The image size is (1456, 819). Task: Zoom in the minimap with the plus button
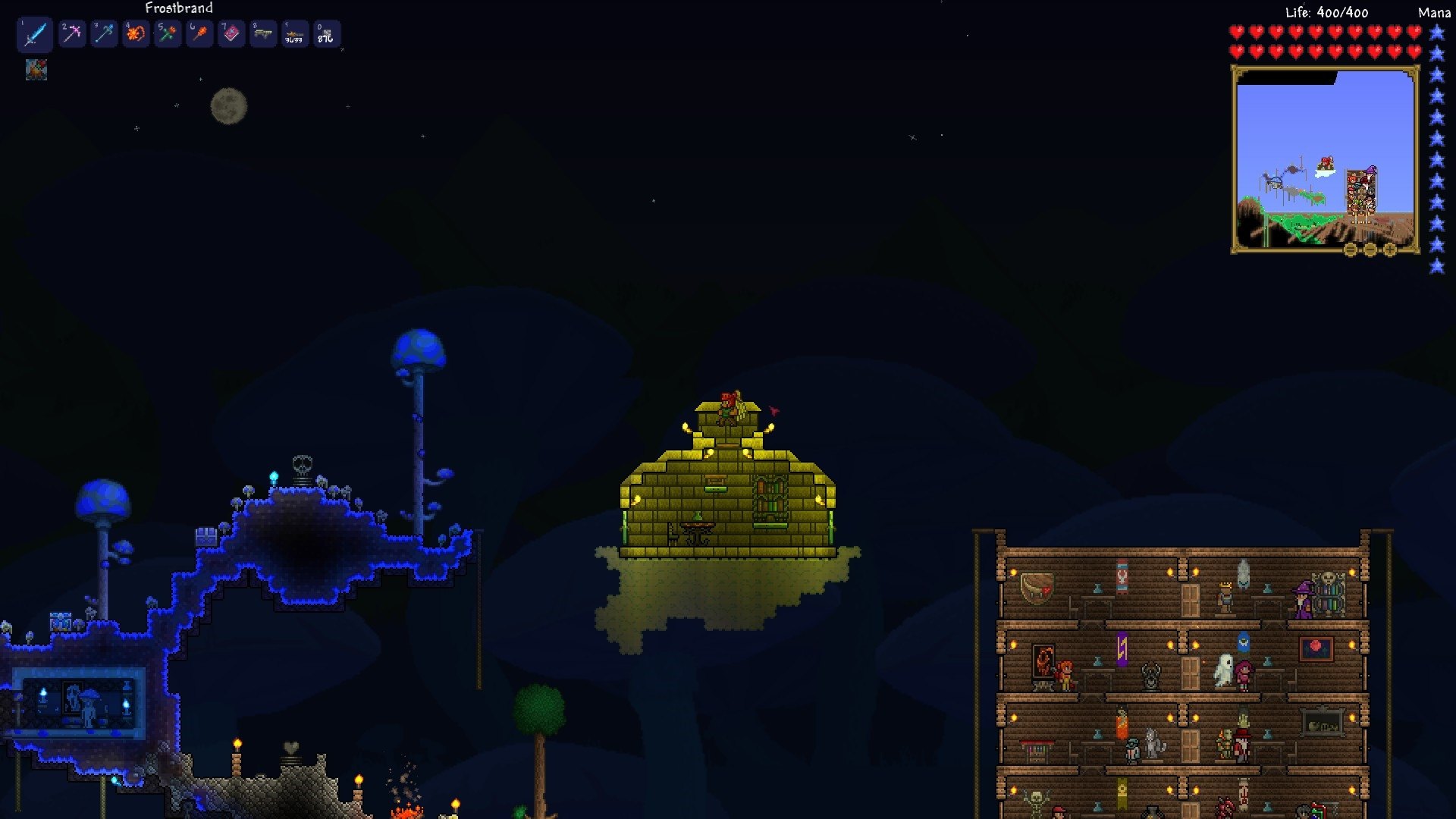(x=1390, y=249)
